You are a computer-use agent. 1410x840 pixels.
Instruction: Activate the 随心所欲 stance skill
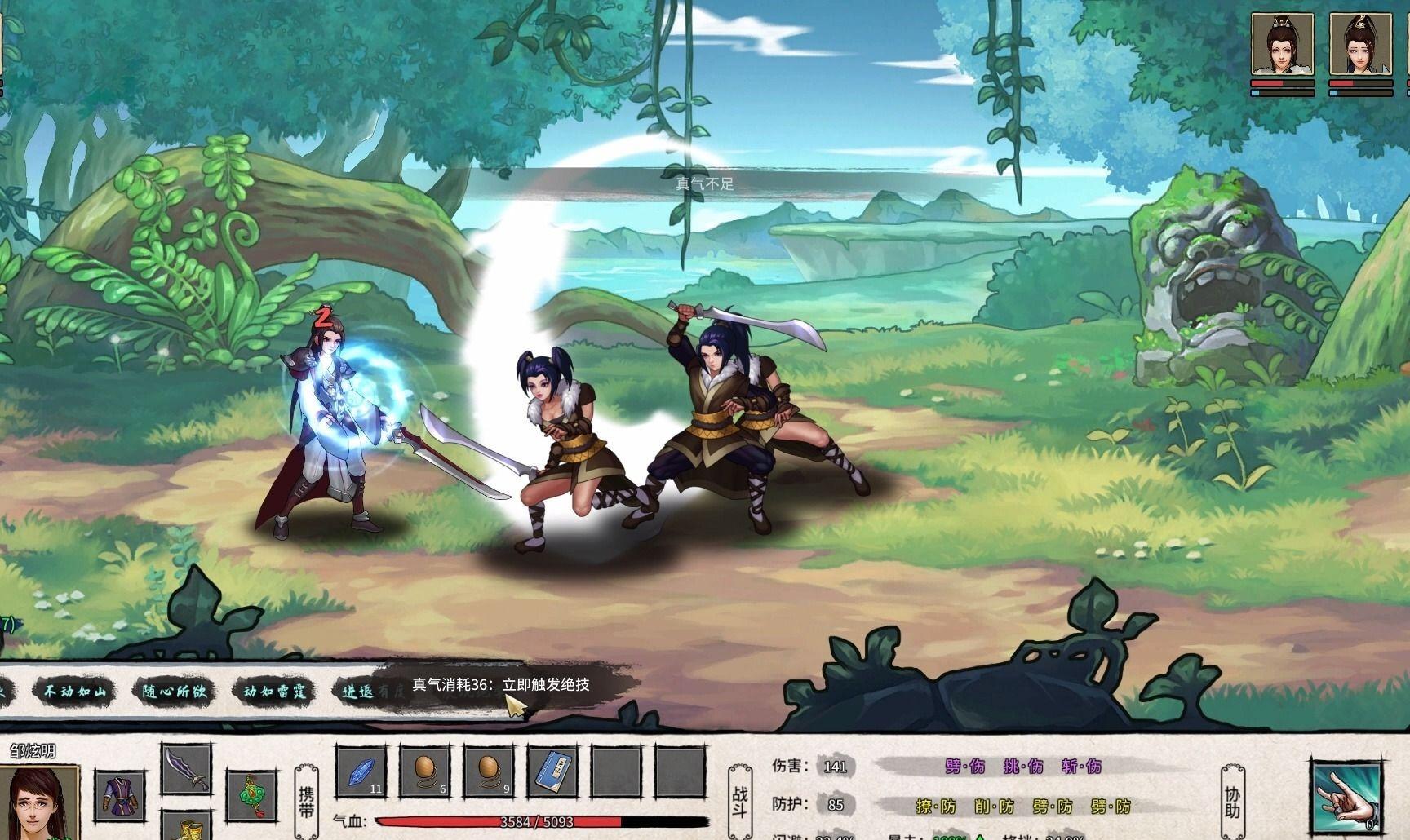174,692
